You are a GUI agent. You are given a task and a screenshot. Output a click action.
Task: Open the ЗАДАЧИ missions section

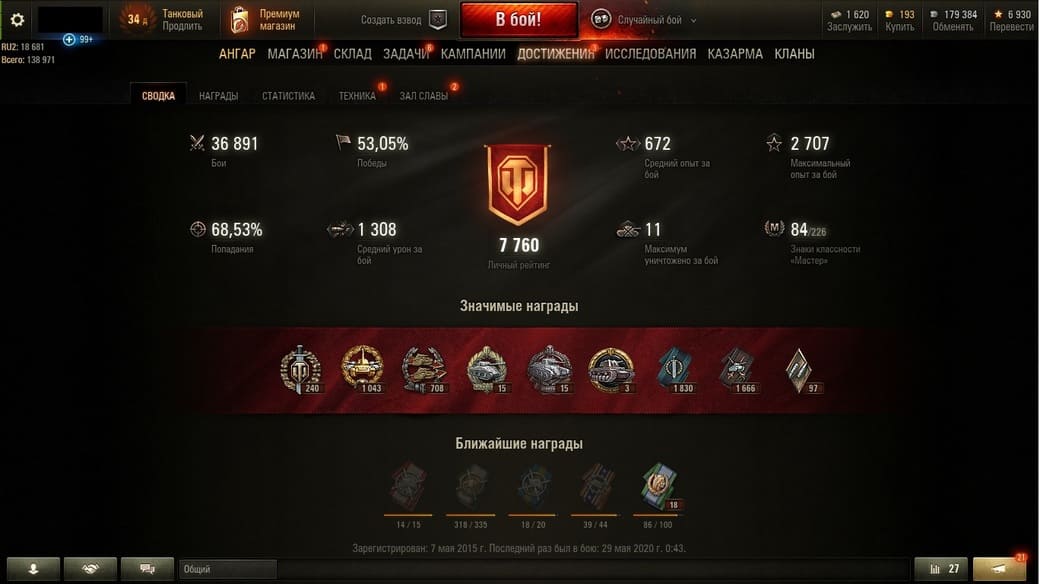pos(406,54)
